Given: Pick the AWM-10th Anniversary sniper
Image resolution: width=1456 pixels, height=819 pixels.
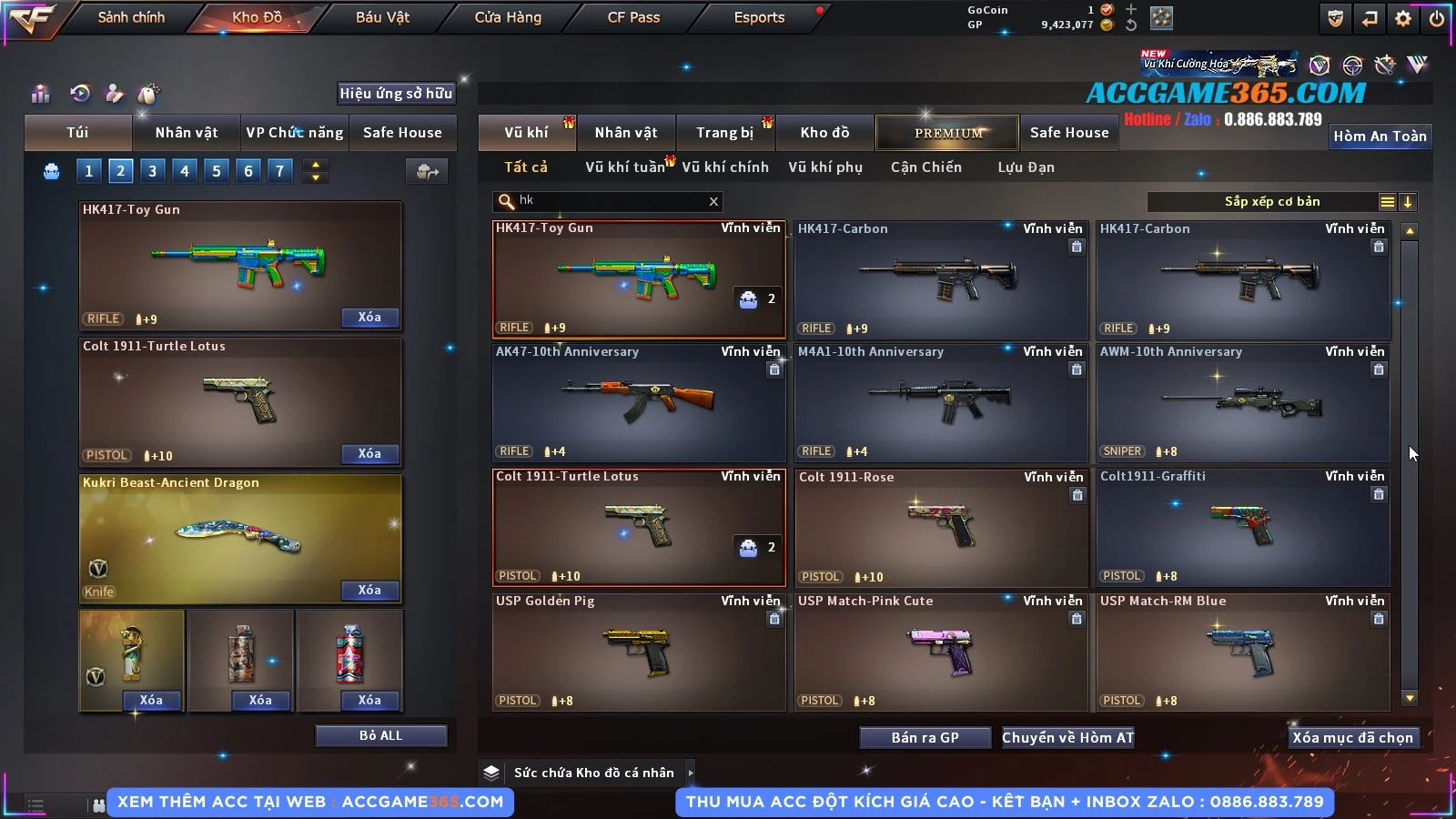Looking at the screenshot, I should 1242,402.
